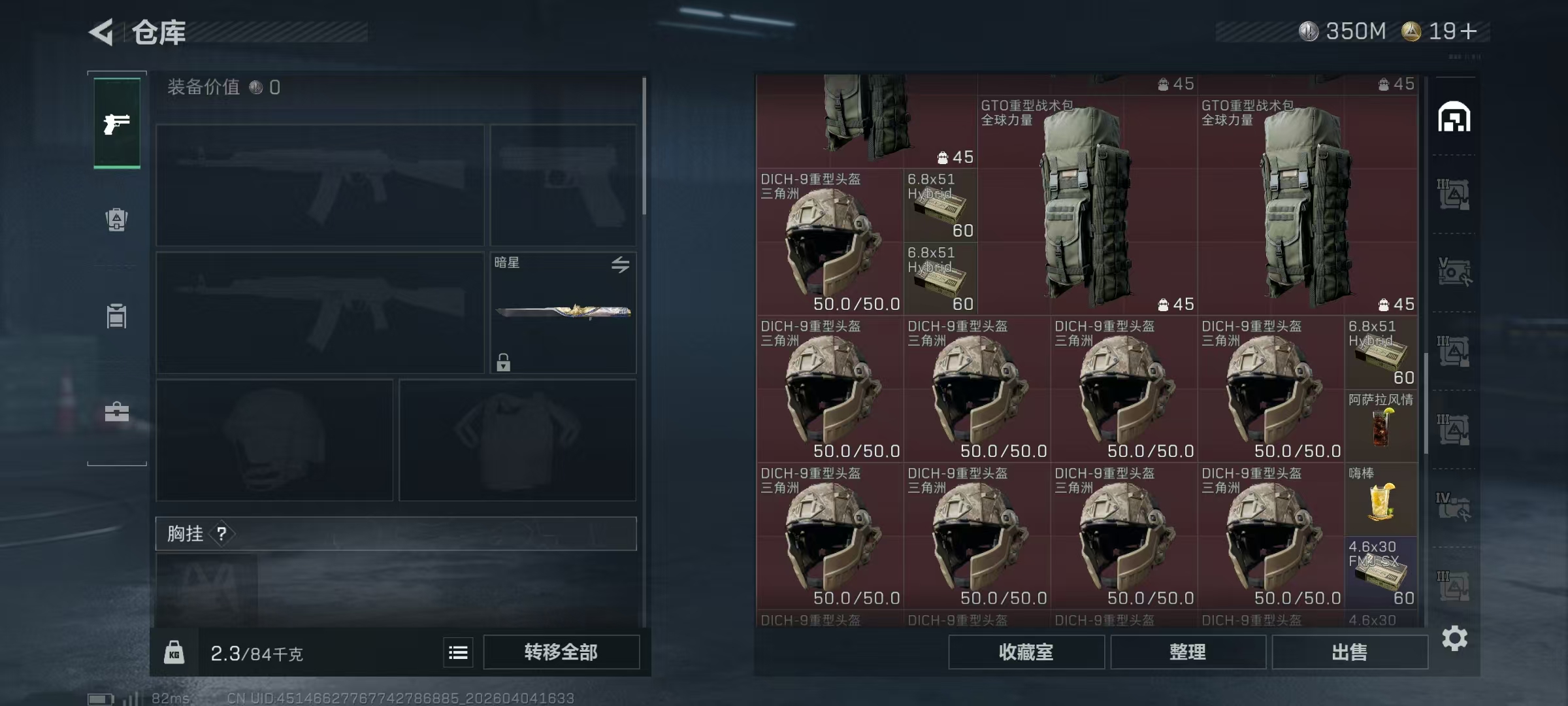Pick the 阿萨拉风情 drink item
The height and width of the screenshot is (706, 1568).
click(1380, 426)
